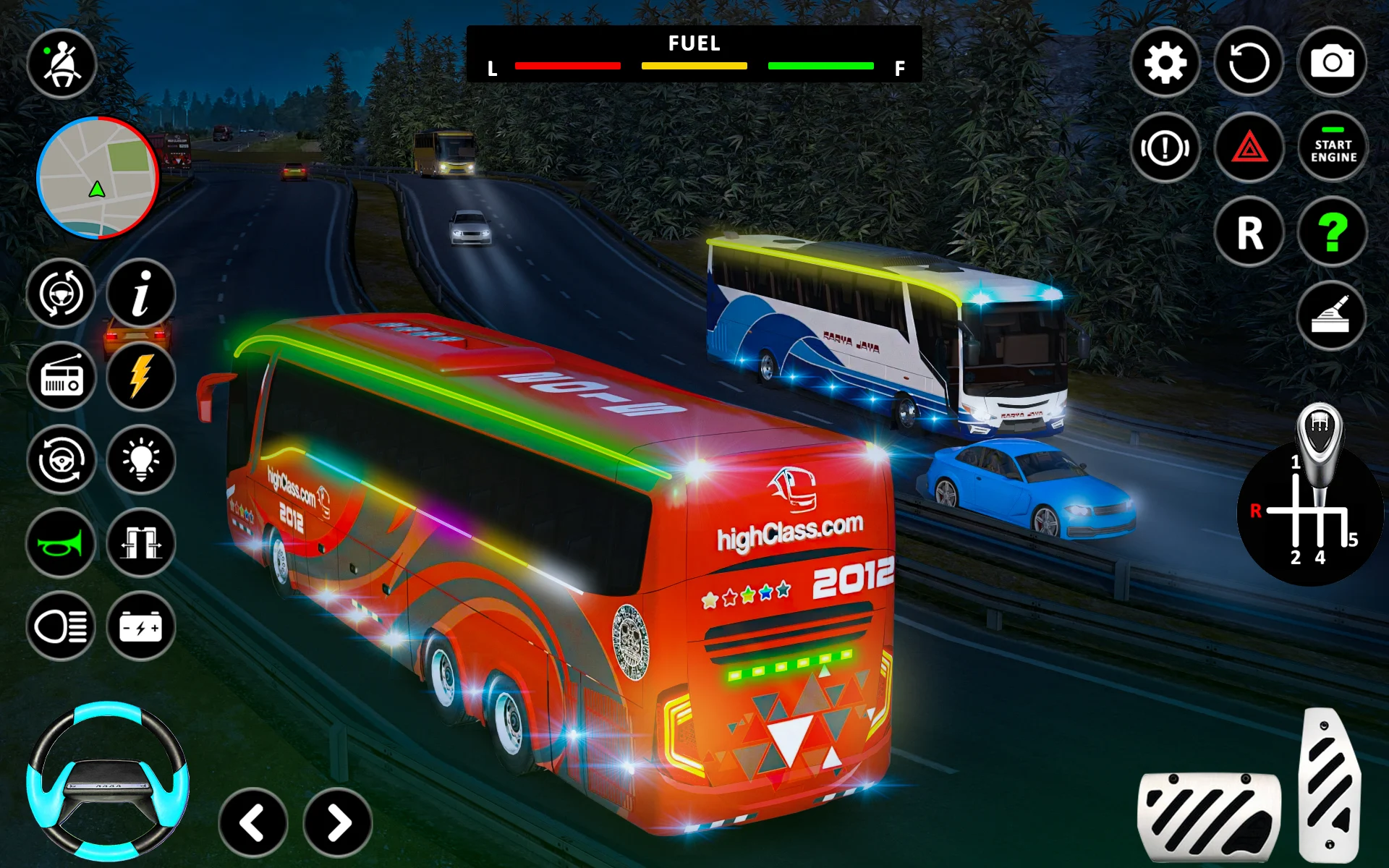Open the circular minimap
The width and height of the screenshot is (1389, 868).
[97, 177]
